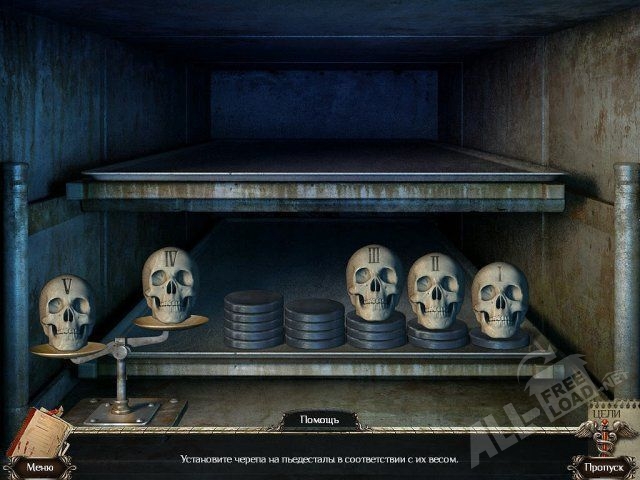Select the skull marked II
Image resolution: width=640 pixels, height=480 pixels.
(x=435, y=291)
